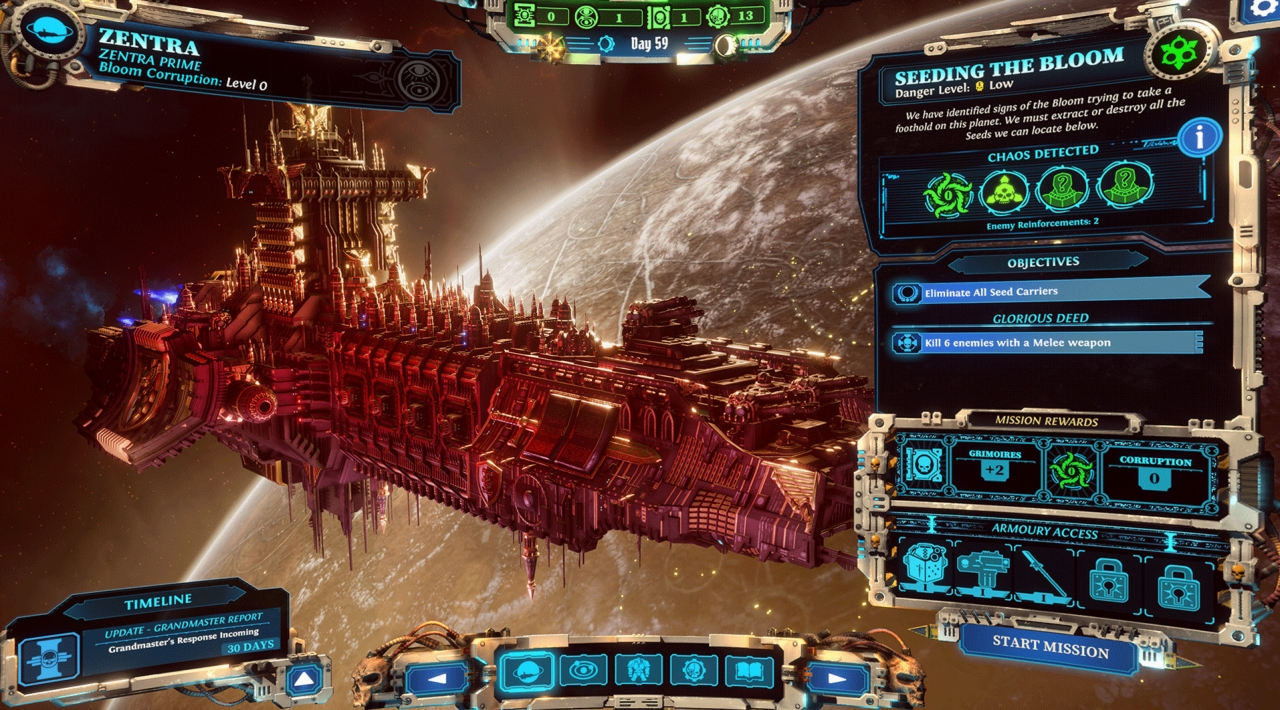Open the armoured knight barracks tab
This screenshot has height=710, width=1280.
click(x=638, y=670)
